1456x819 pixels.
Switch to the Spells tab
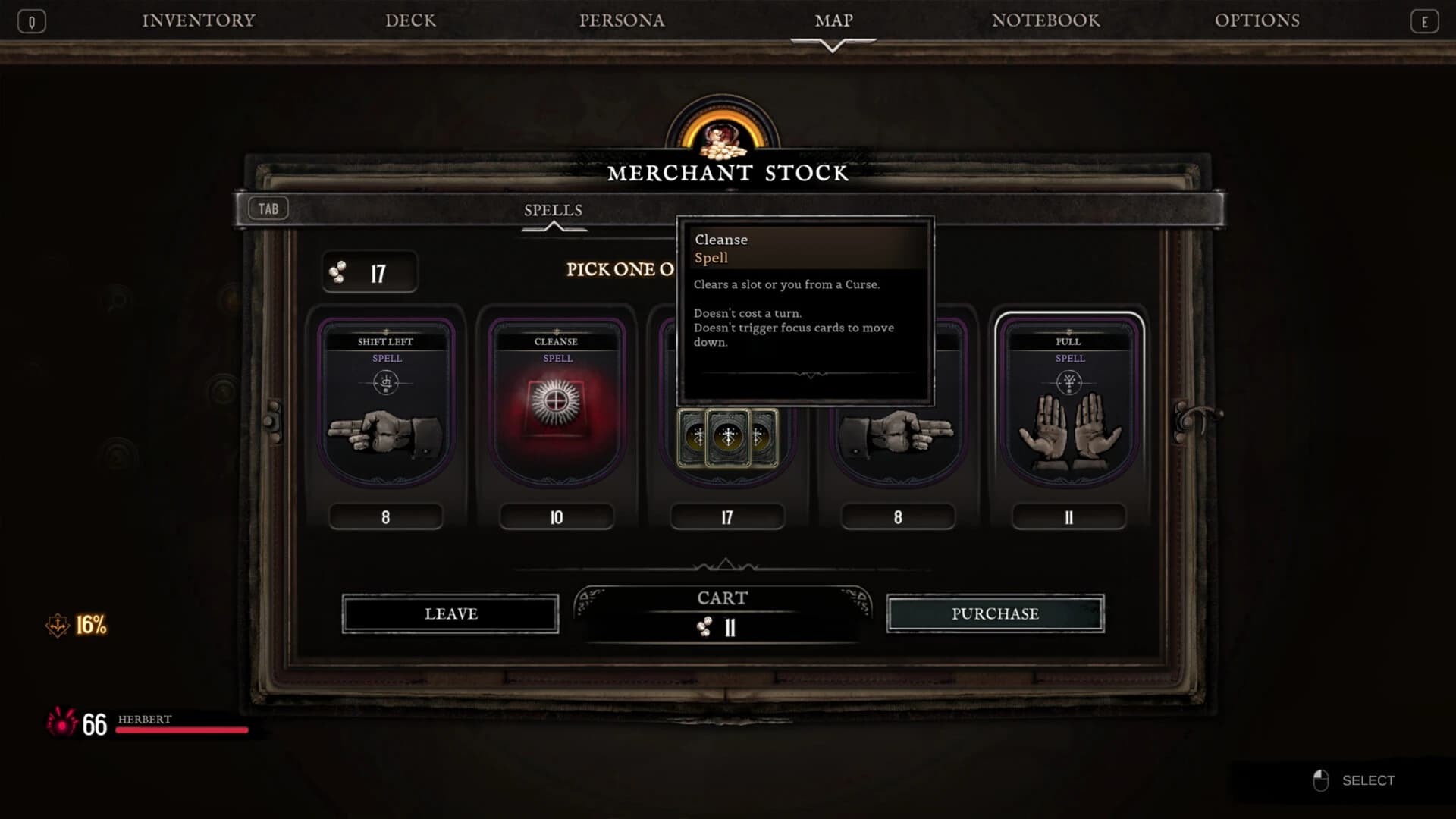(x=553, y=211)
